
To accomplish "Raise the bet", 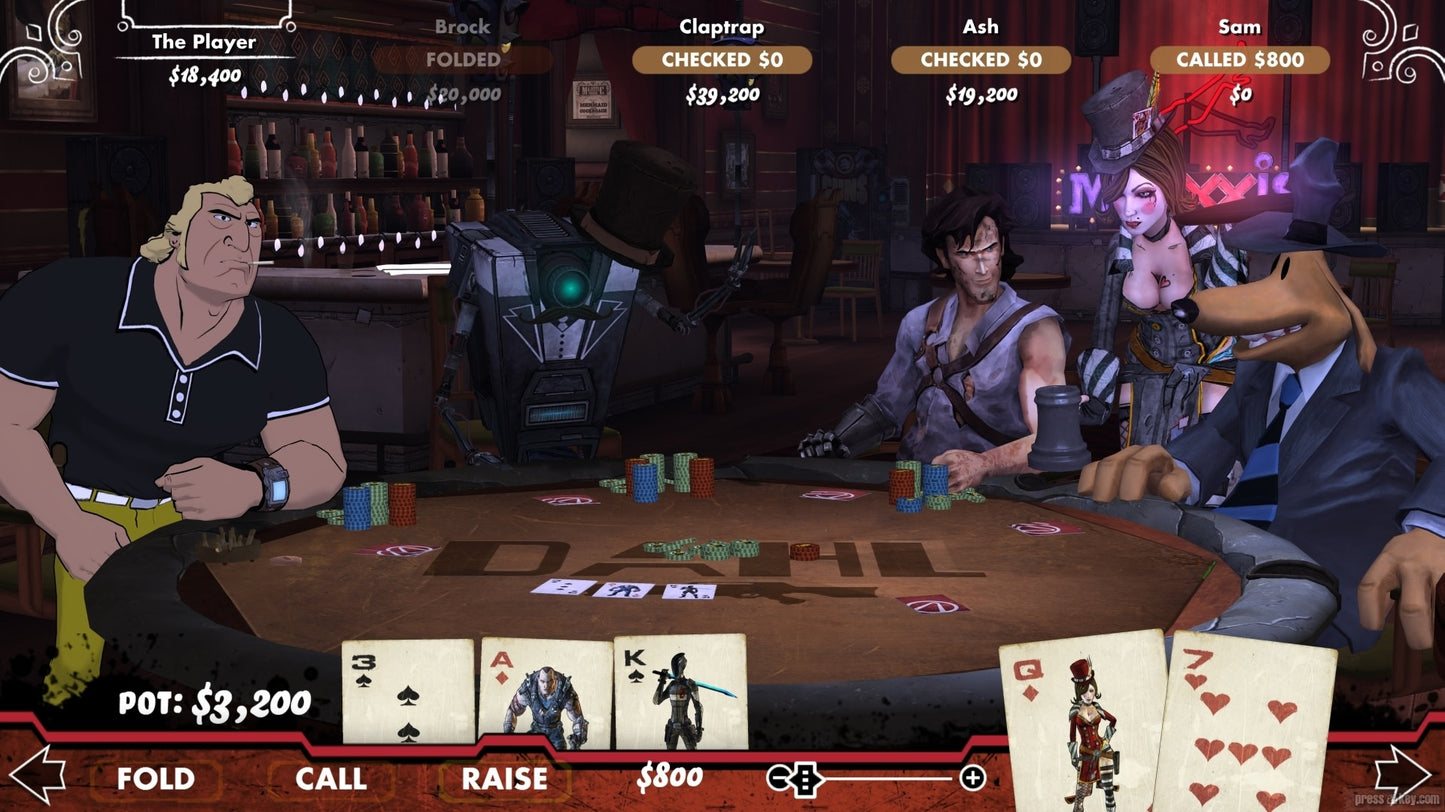I will (x=504, y=778).
